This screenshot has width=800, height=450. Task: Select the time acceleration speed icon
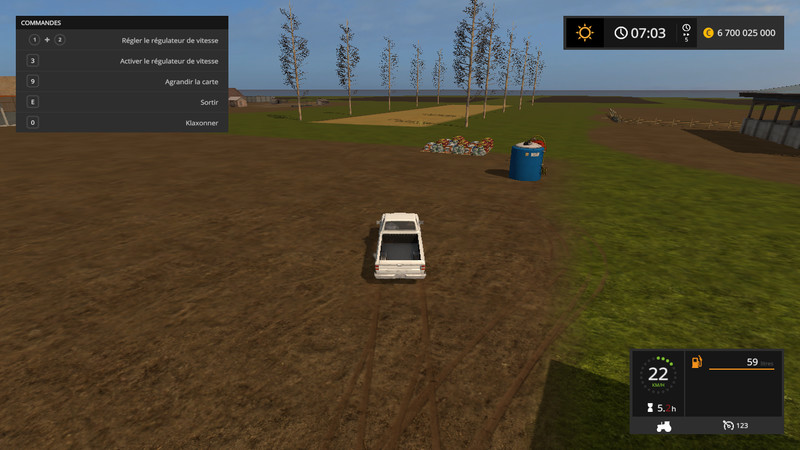(x=686, y=32)
